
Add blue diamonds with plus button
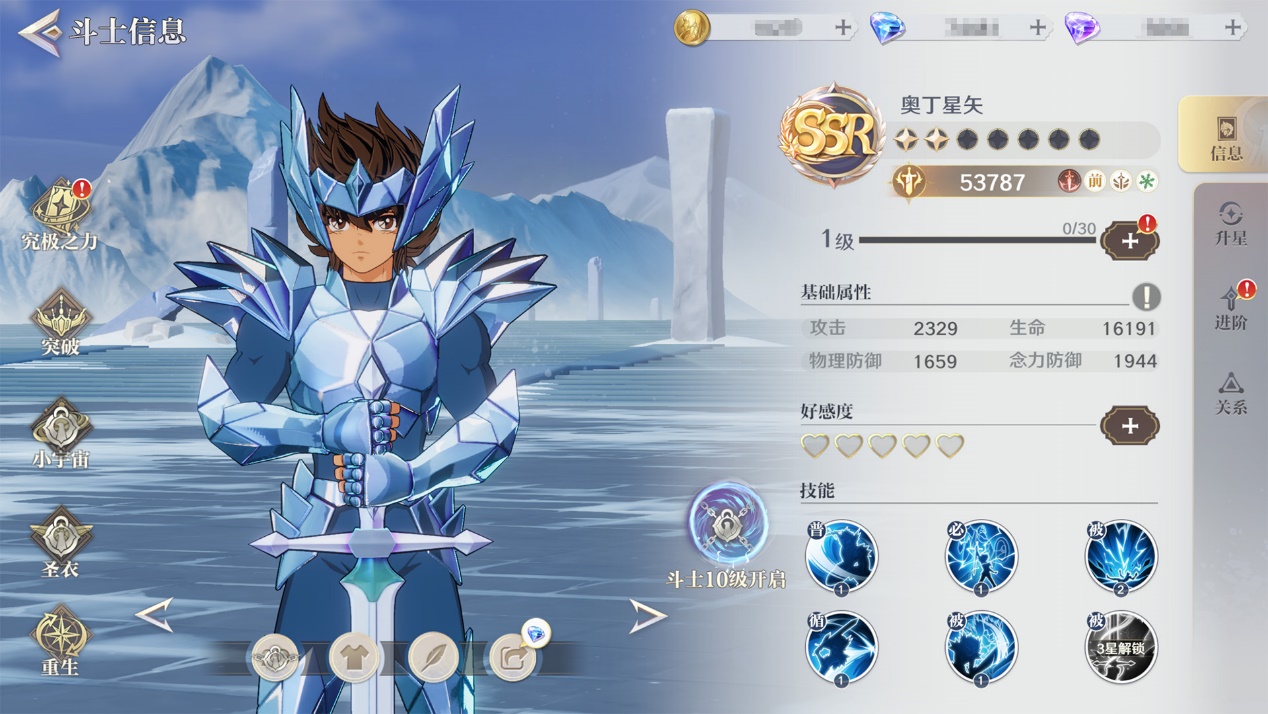(x=1038, y=28)
